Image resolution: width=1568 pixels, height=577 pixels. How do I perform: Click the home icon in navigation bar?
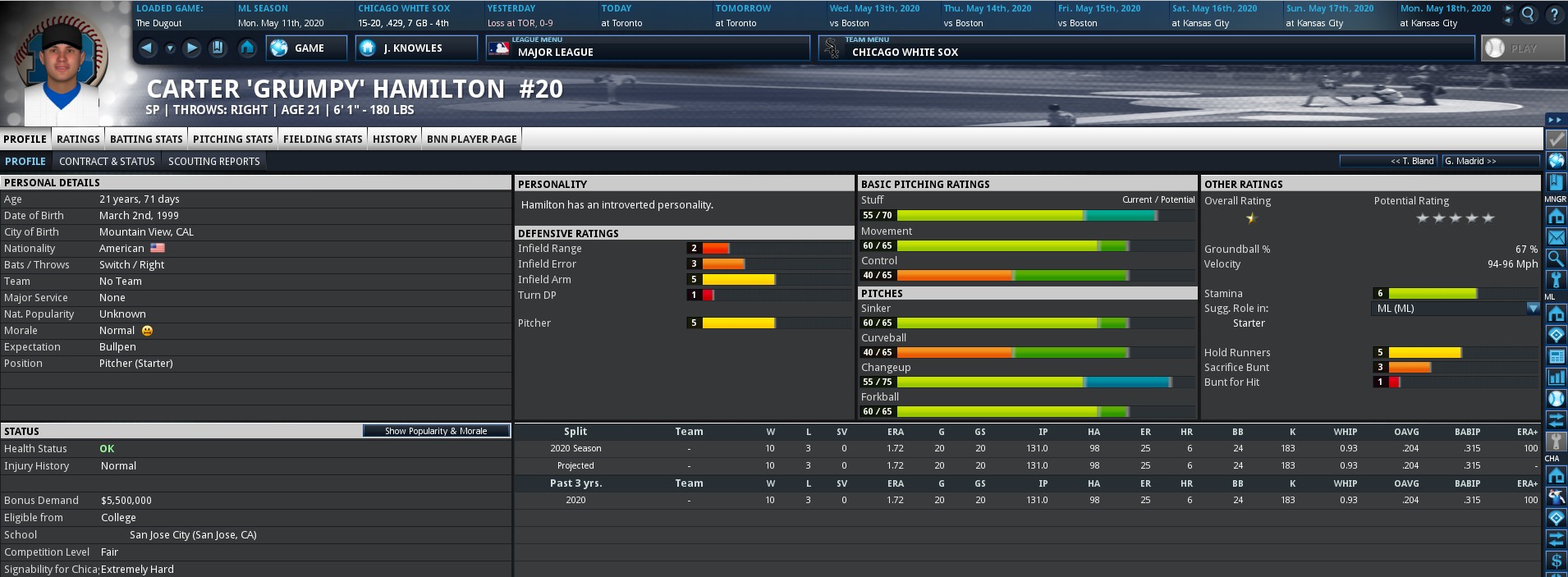click(x=247, y=48)
